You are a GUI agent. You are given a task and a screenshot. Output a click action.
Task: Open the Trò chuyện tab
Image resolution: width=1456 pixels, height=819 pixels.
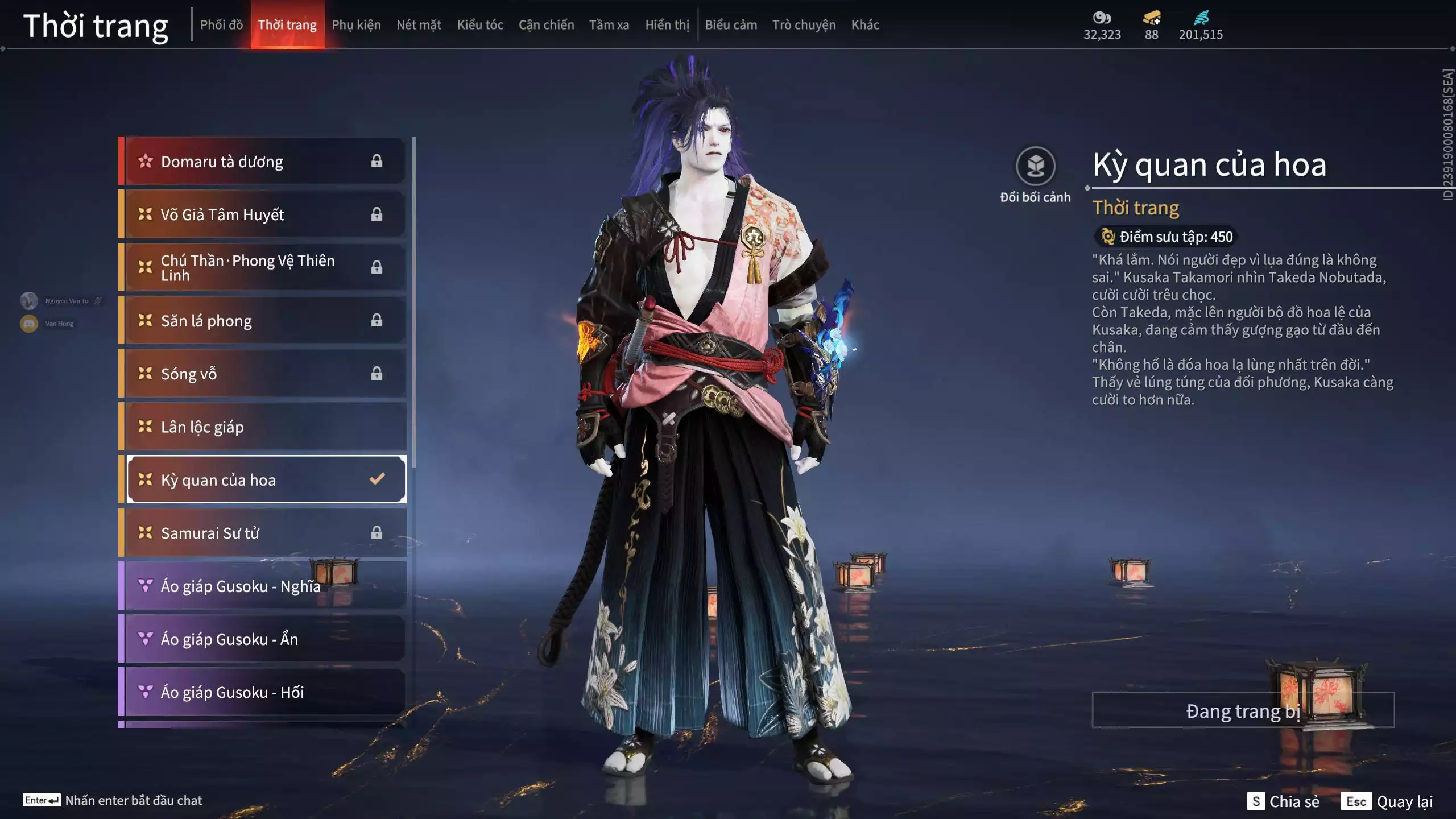pyautogui.click(x=804, y=25)
